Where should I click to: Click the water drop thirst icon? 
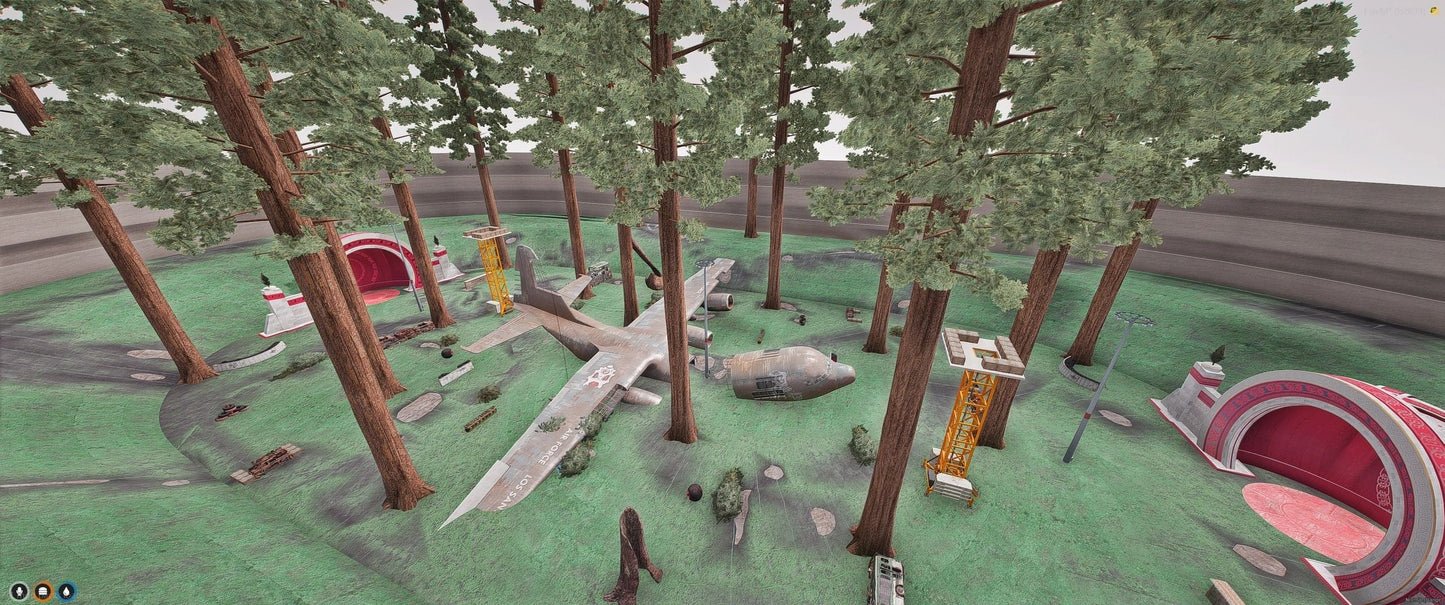point(66,591)
